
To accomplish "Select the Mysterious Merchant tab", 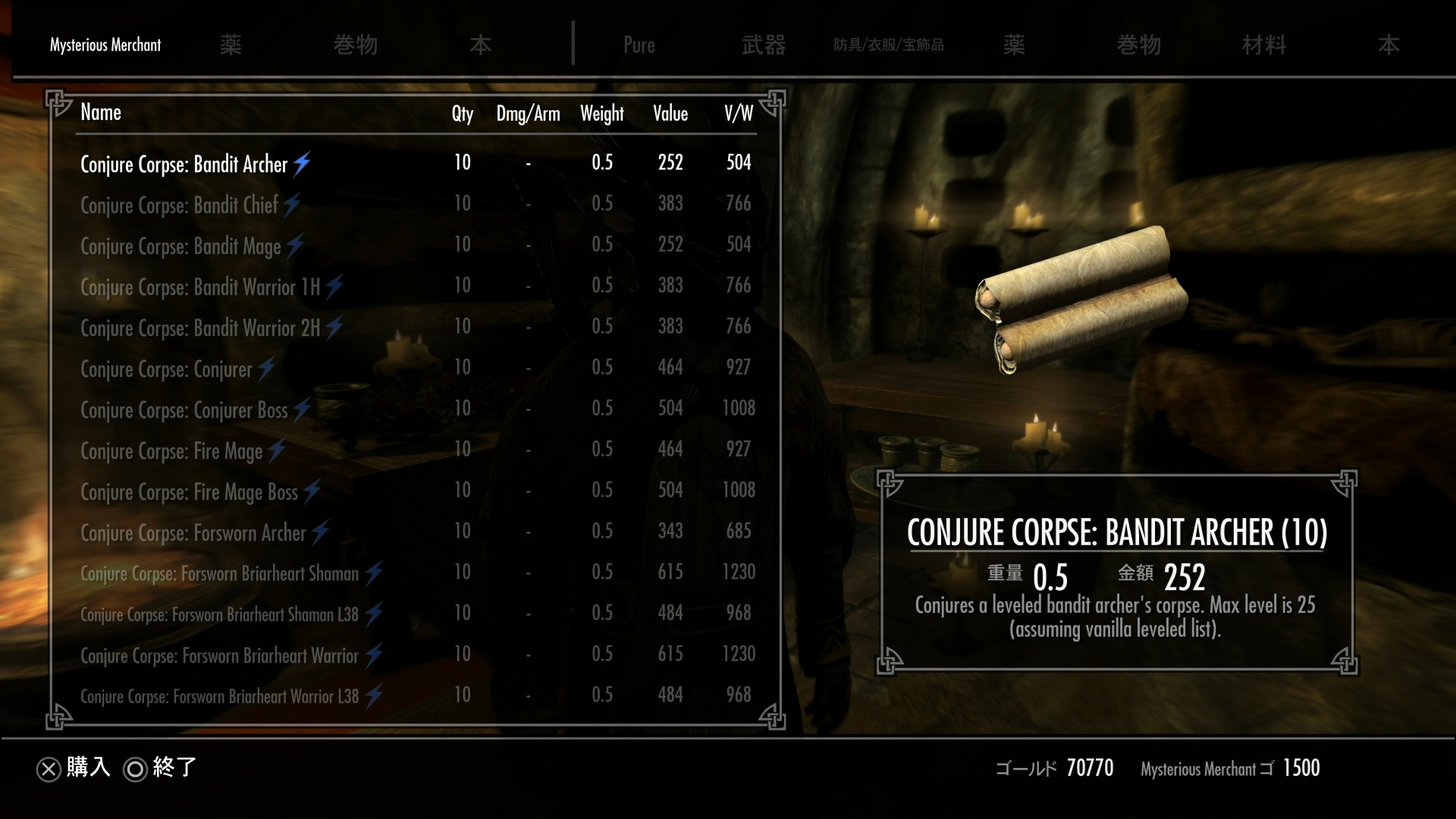I will point(105,45).
